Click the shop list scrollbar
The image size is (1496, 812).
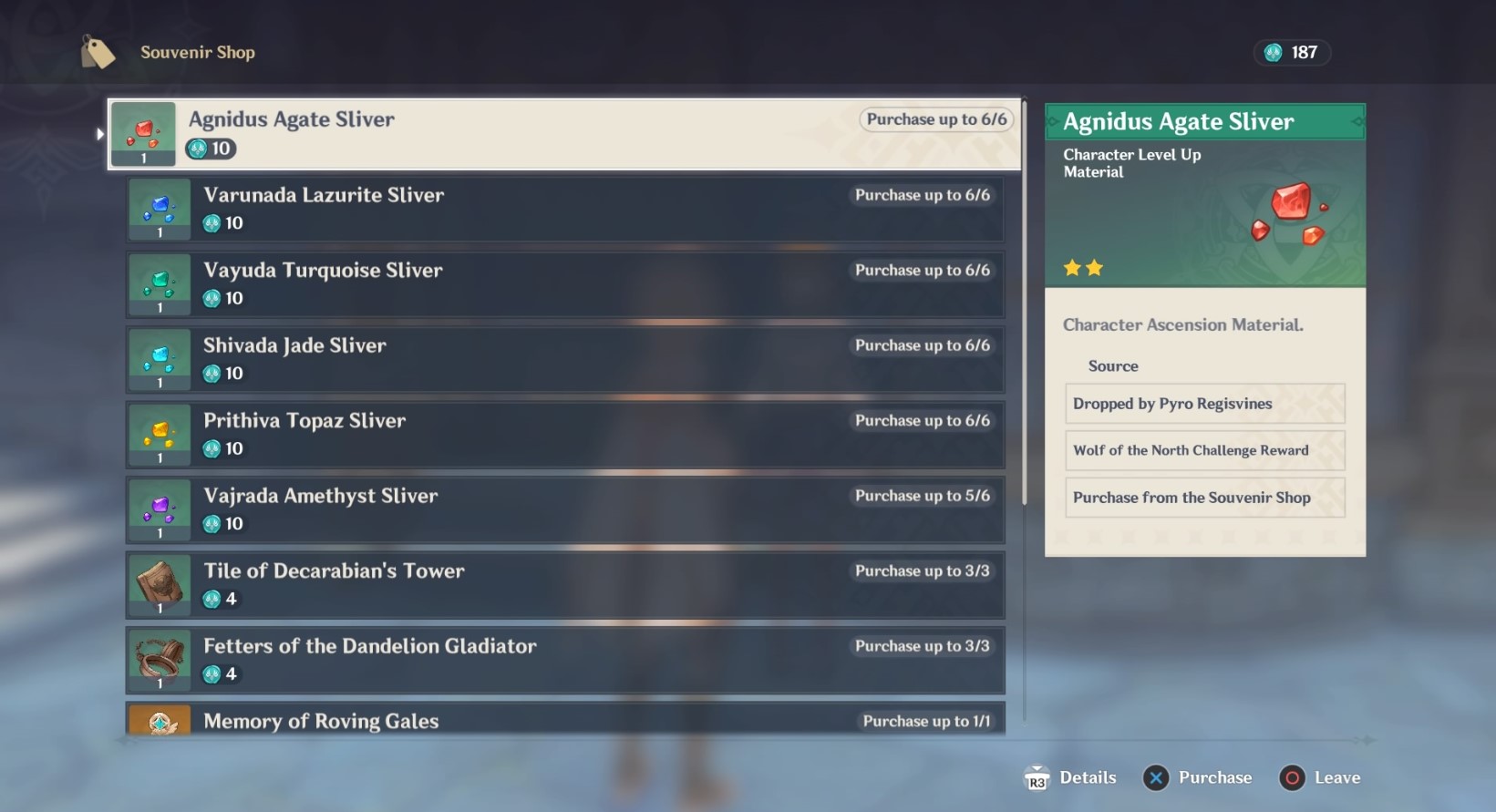tap(1025, 301)
